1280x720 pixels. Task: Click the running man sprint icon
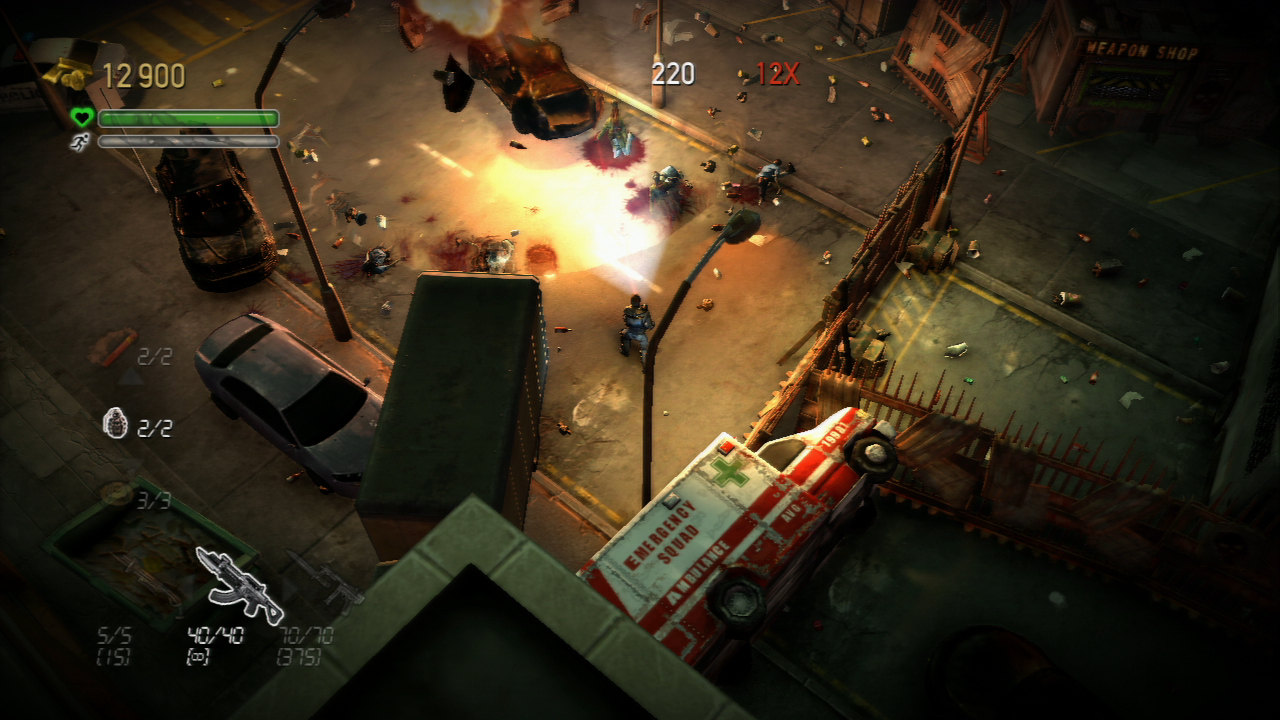(x=80, y=142)
